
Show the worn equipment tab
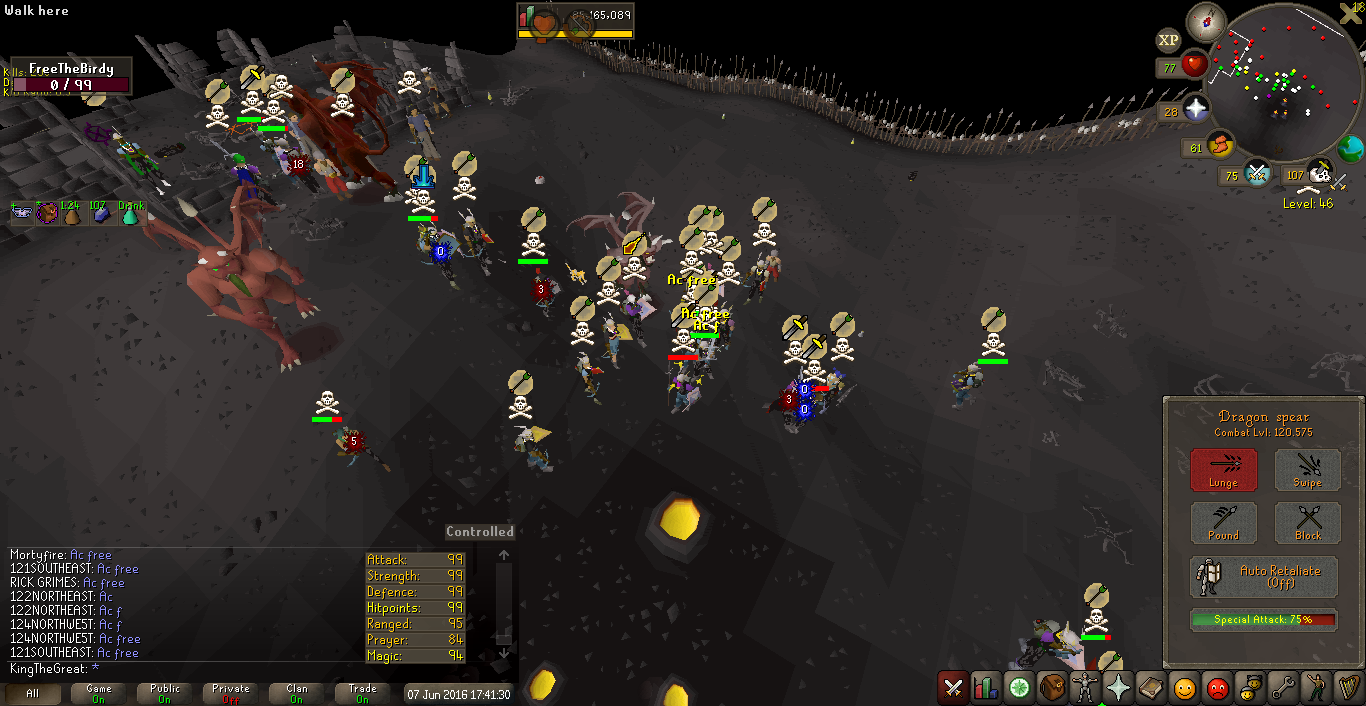coord(1085,688)
